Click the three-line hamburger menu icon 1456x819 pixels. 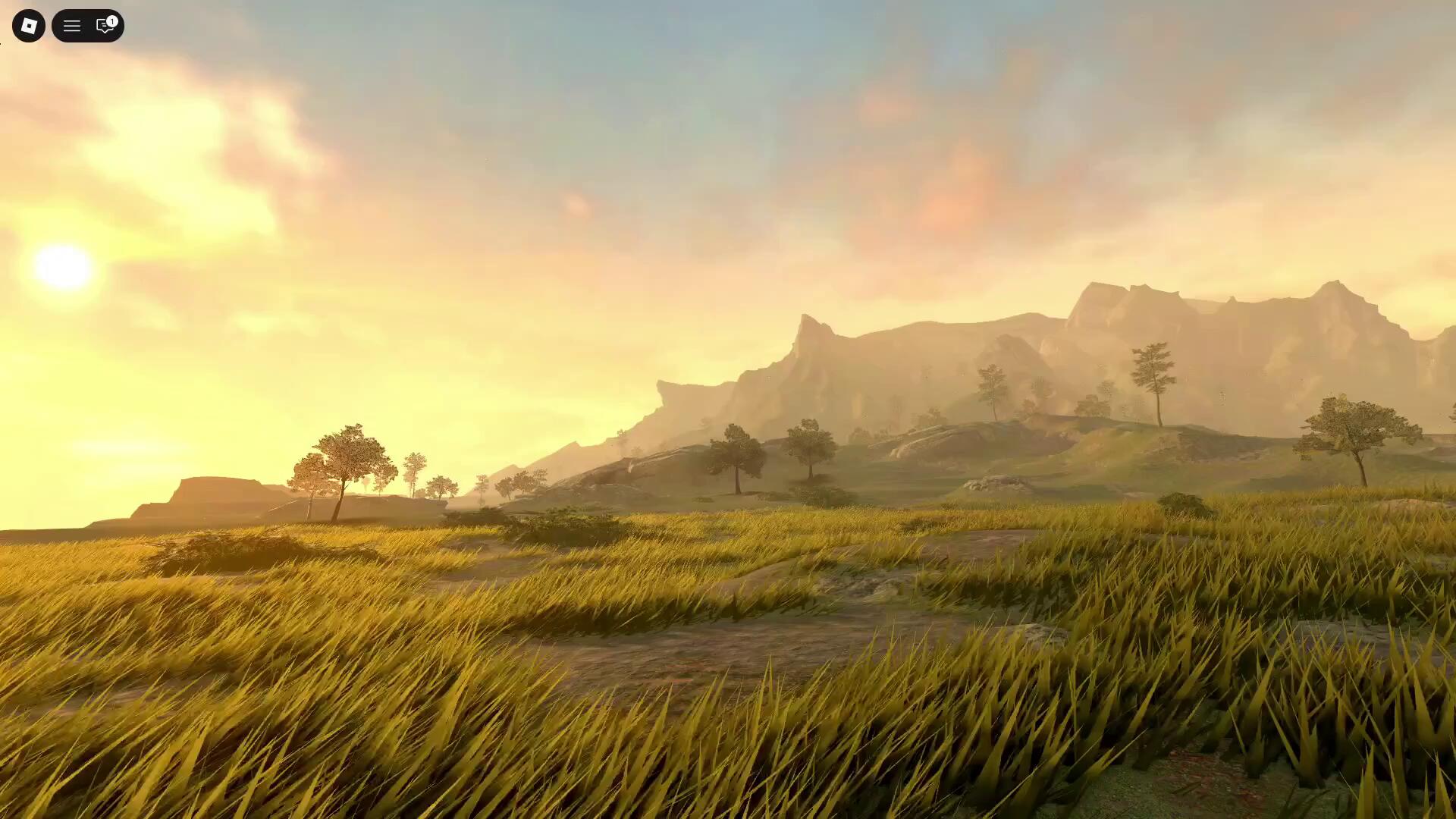click(71, 27)
